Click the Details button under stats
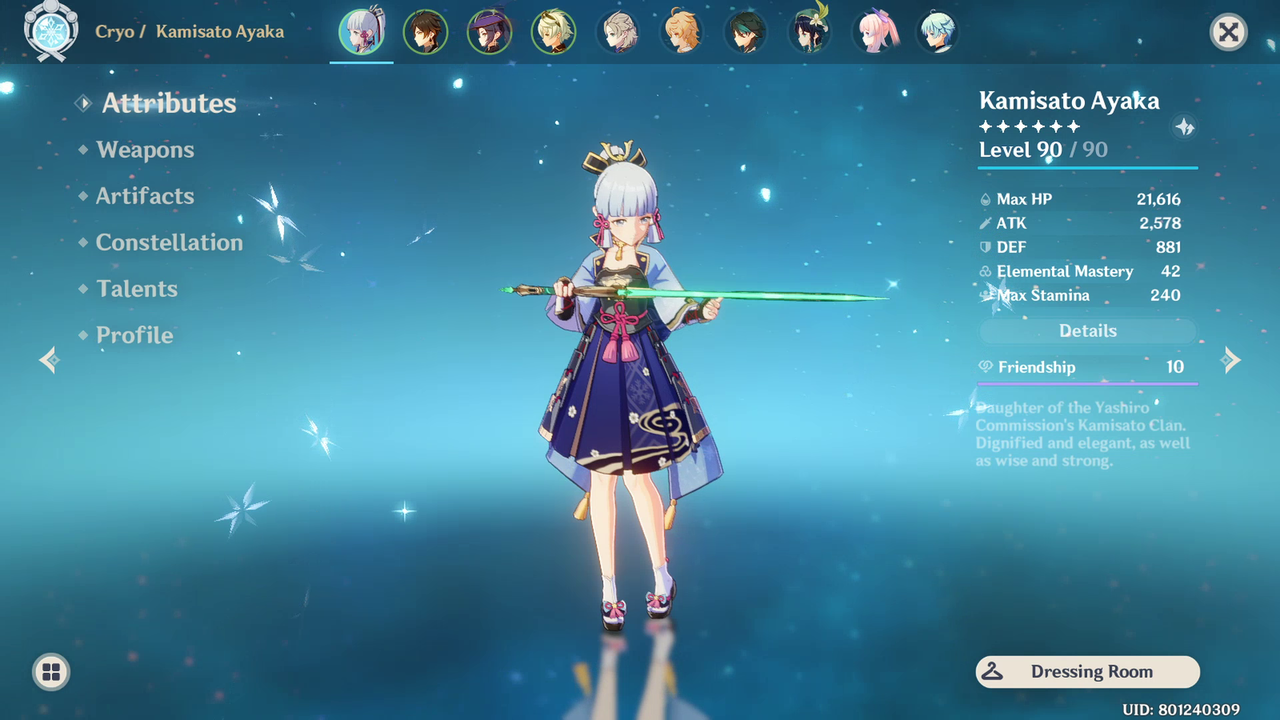Screen dimensions: 1280x720 tap(1087, 331)
